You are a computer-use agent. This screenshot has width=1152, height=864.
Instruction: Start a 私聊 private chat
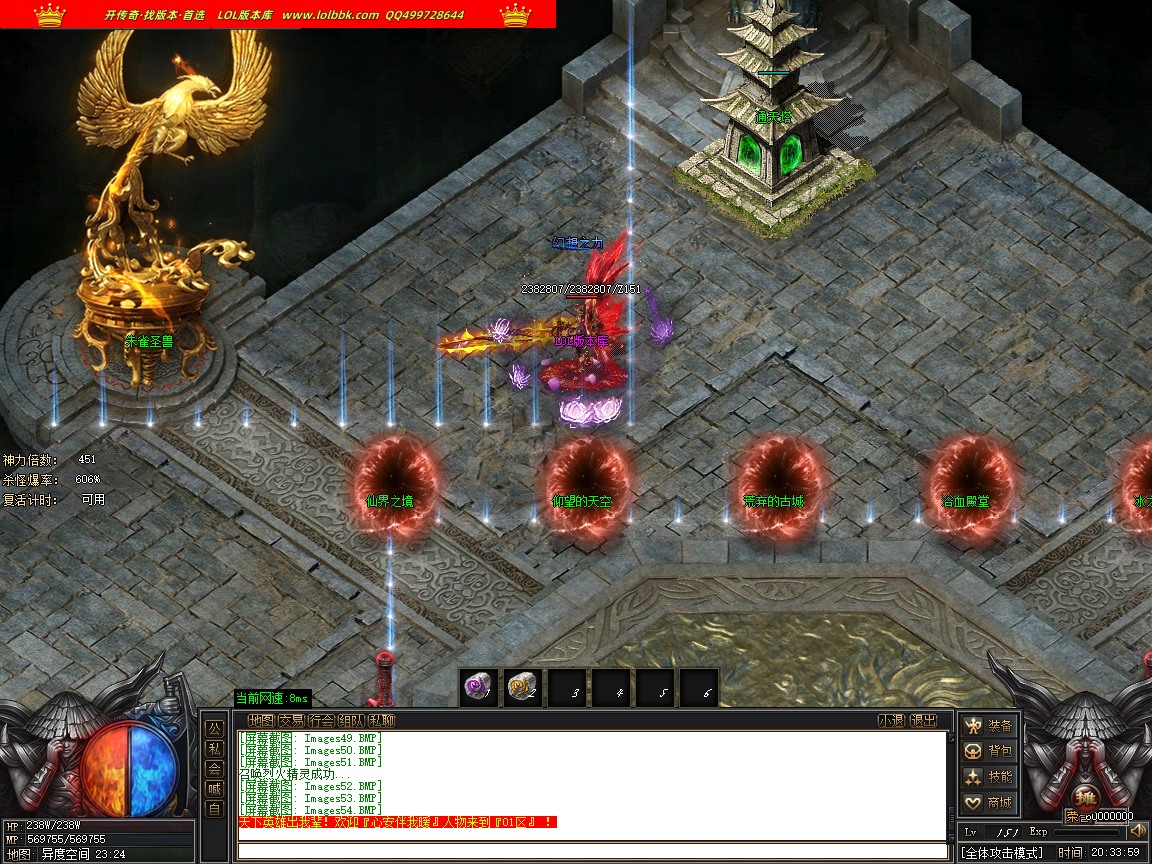tap(381, 720)
